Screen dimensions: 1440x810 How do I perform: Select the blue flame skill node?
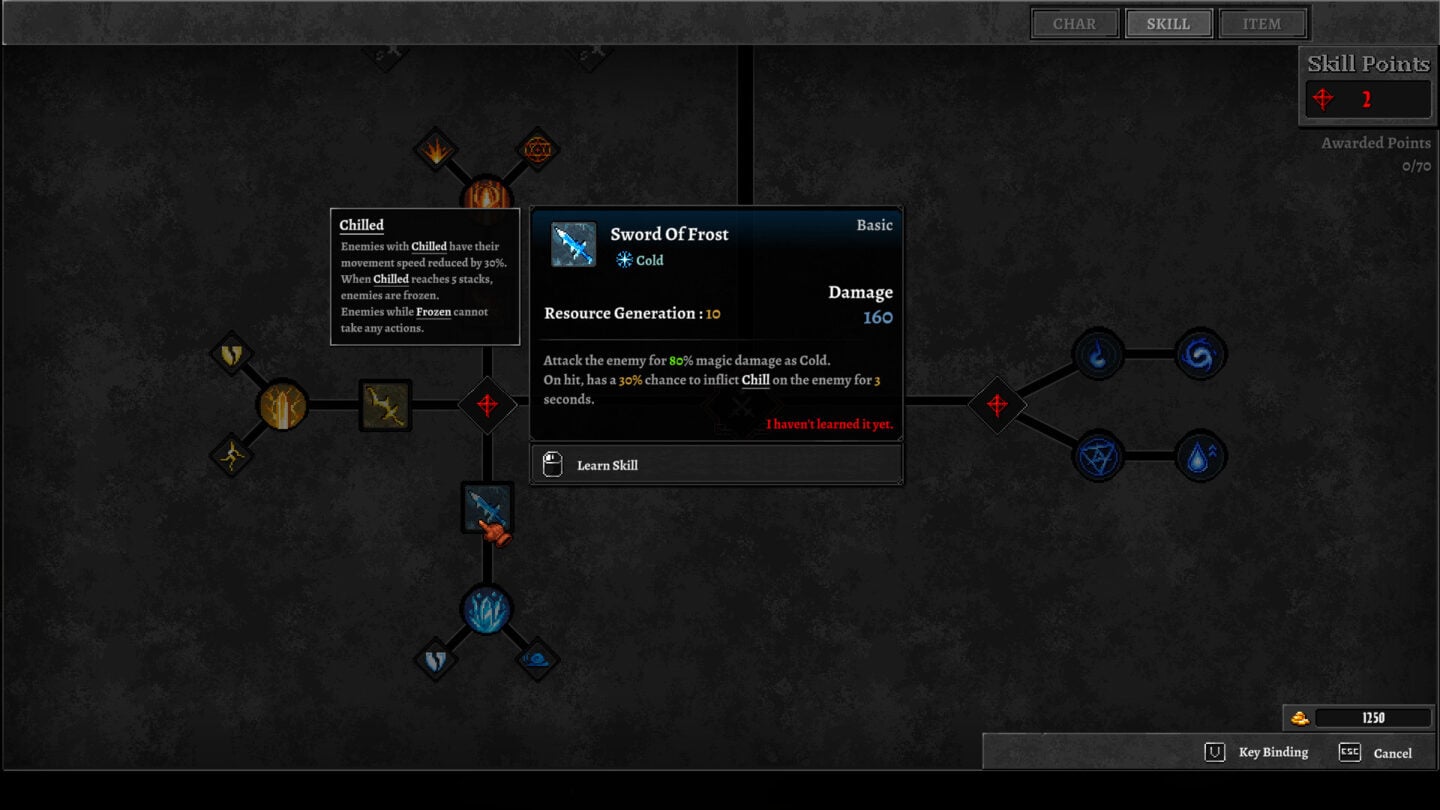[x=1098, y=355]
